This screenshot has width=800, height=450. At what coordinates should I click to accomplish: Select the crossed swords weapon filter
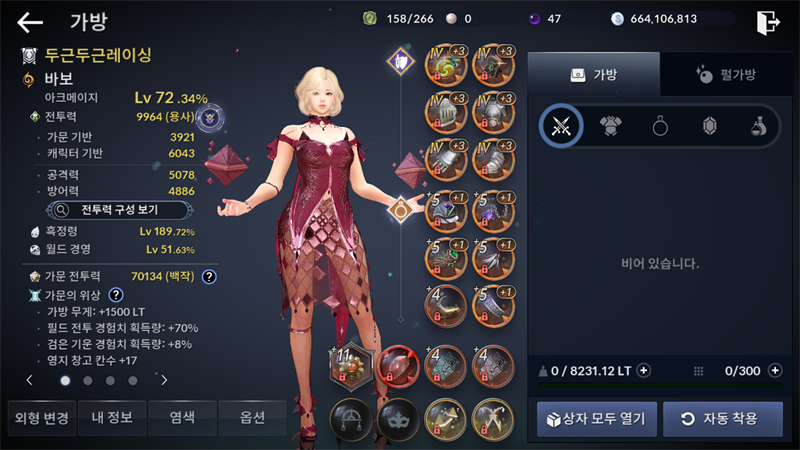pos(561,126)
